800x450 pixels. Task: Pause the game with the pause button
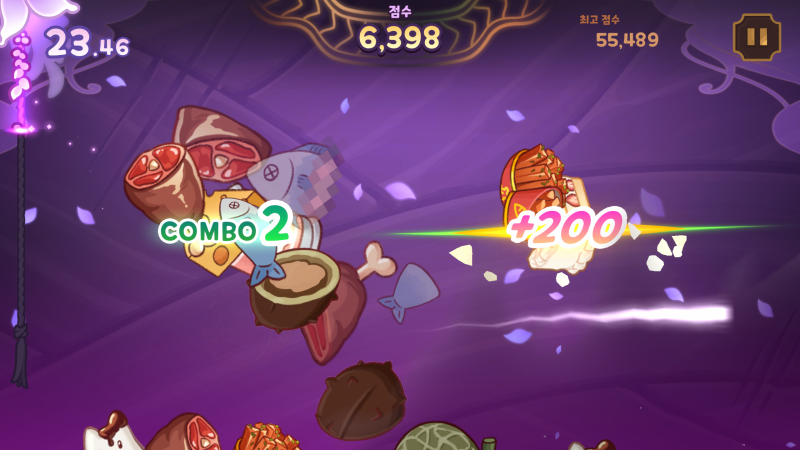tap(757, 38)
